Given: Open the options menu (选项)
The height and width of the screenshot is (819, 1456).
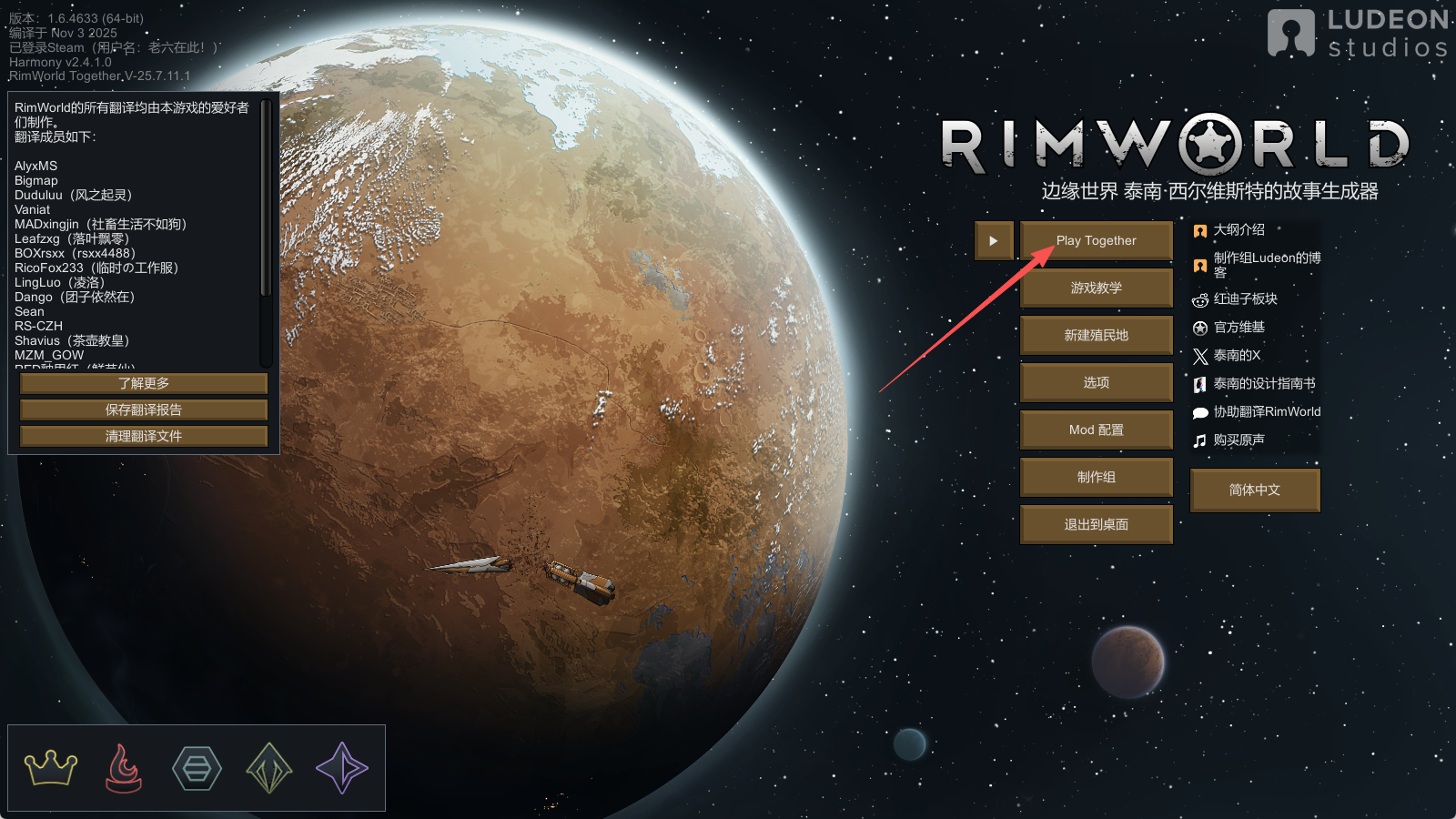Looking at the screenshot, I should click(x=1096, y=383).
